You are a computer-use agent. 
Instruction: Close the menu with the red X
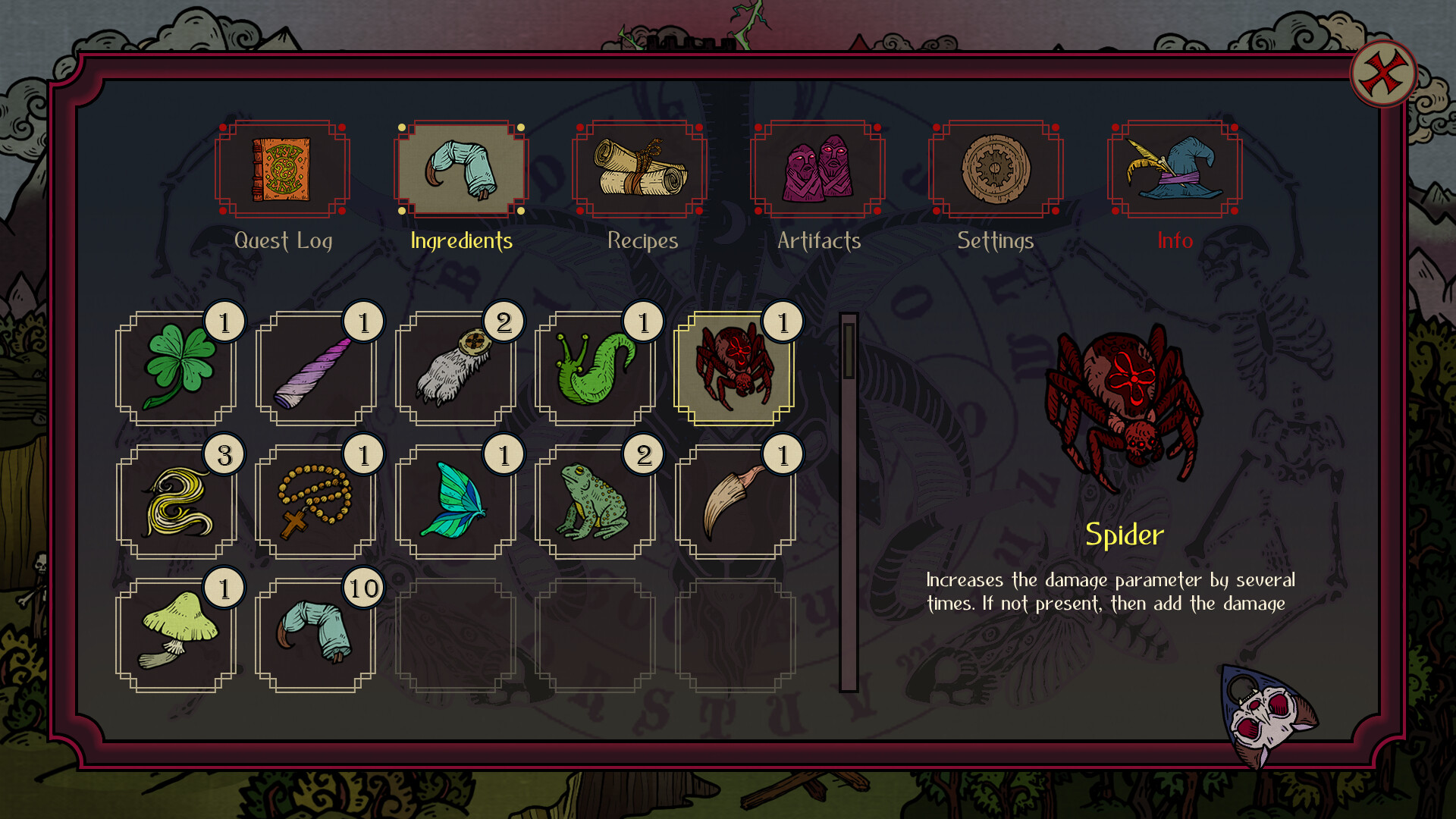pos(1383,74)
